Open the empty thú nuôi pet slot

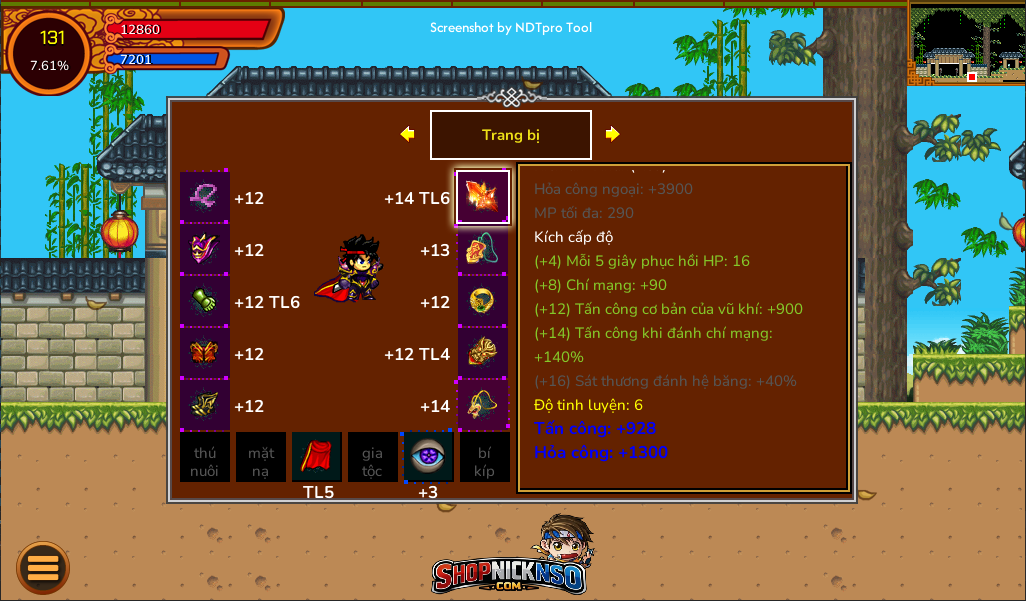(205, 457)
